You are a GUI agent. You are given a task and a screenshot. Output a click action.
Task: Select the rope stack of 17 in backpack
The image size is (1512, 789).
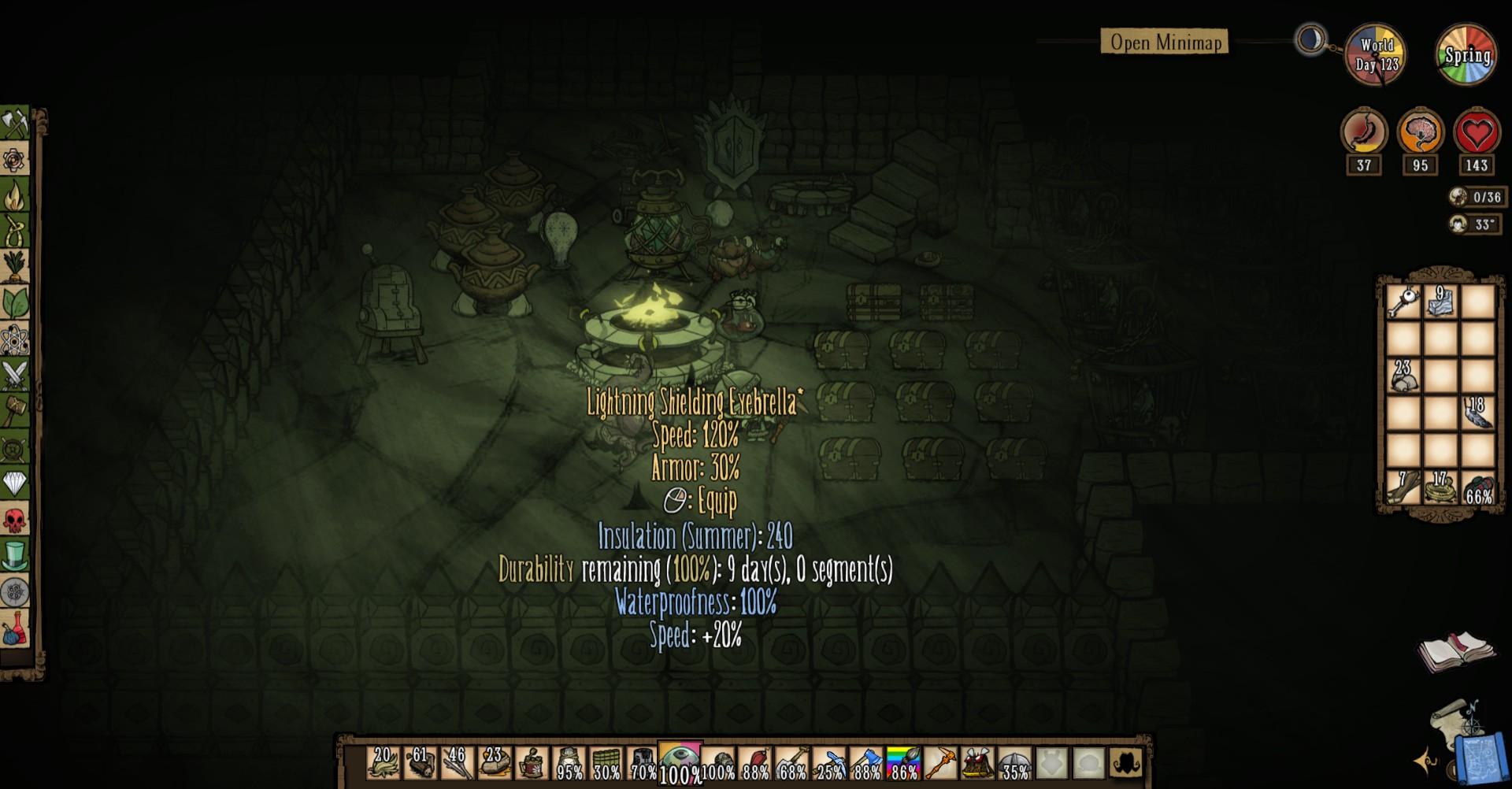tap(1440, 486)
